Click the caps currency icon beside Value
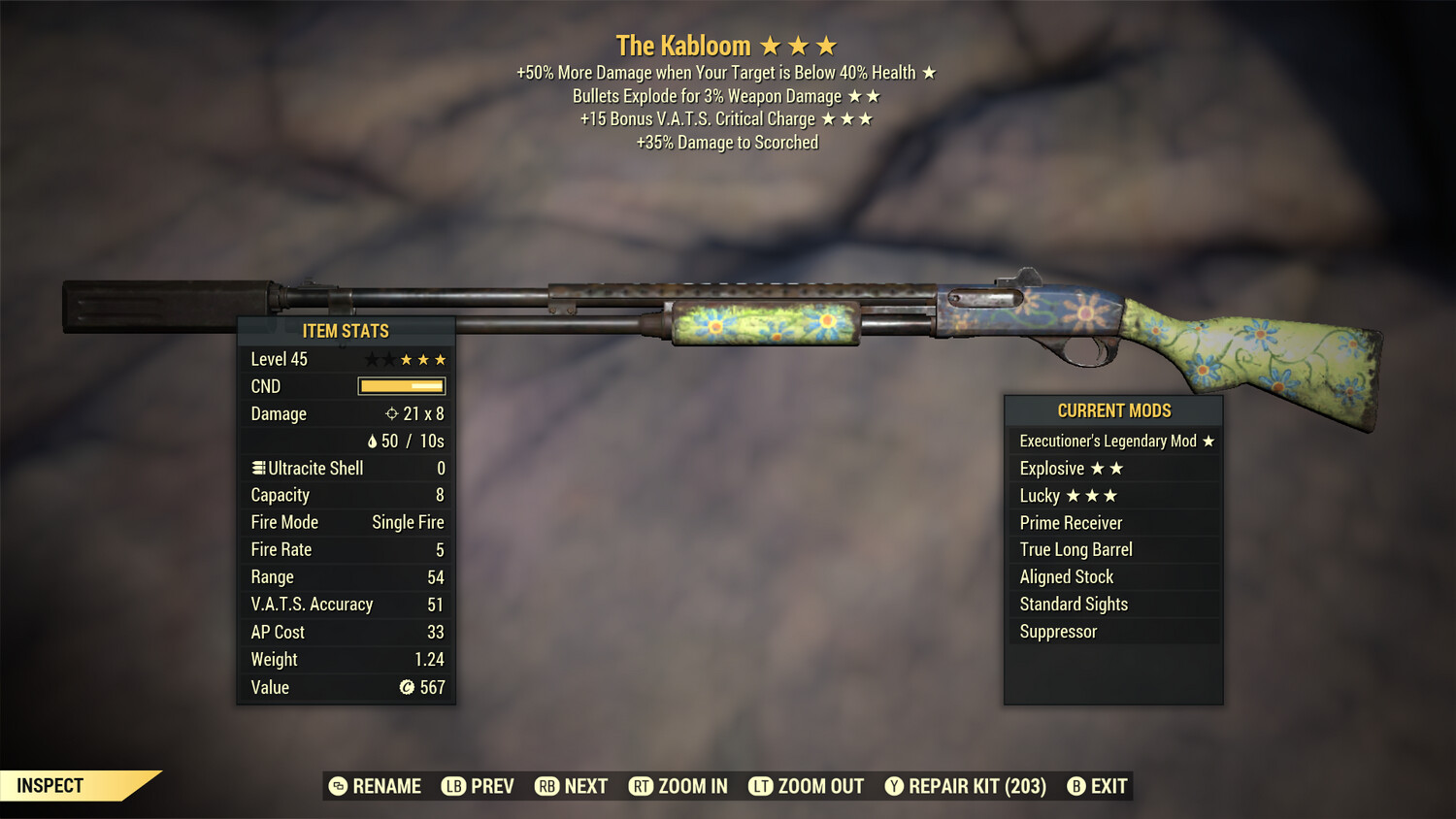 [406, 687]
